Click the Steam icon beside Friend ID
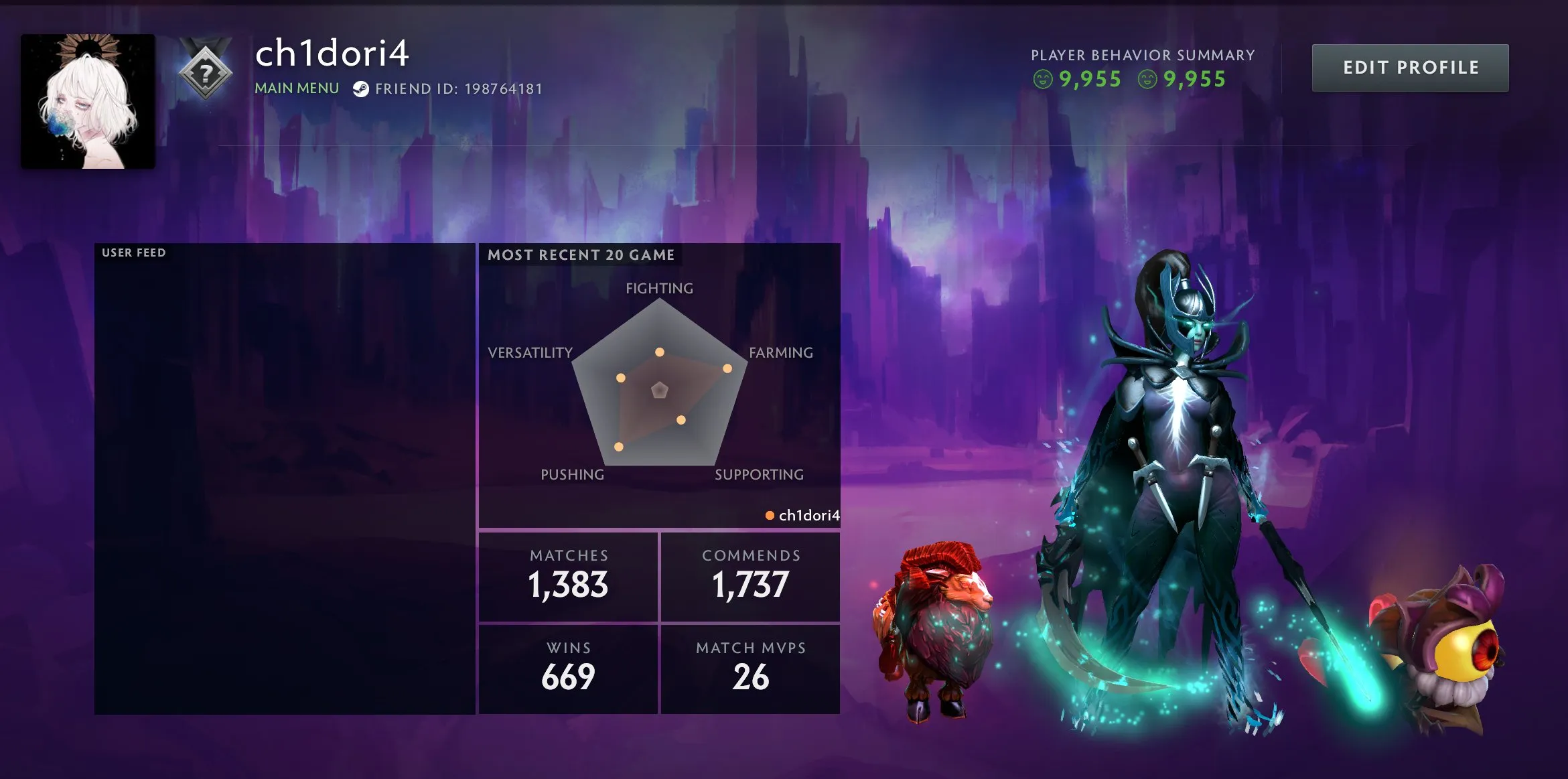 tap(362, 88)
